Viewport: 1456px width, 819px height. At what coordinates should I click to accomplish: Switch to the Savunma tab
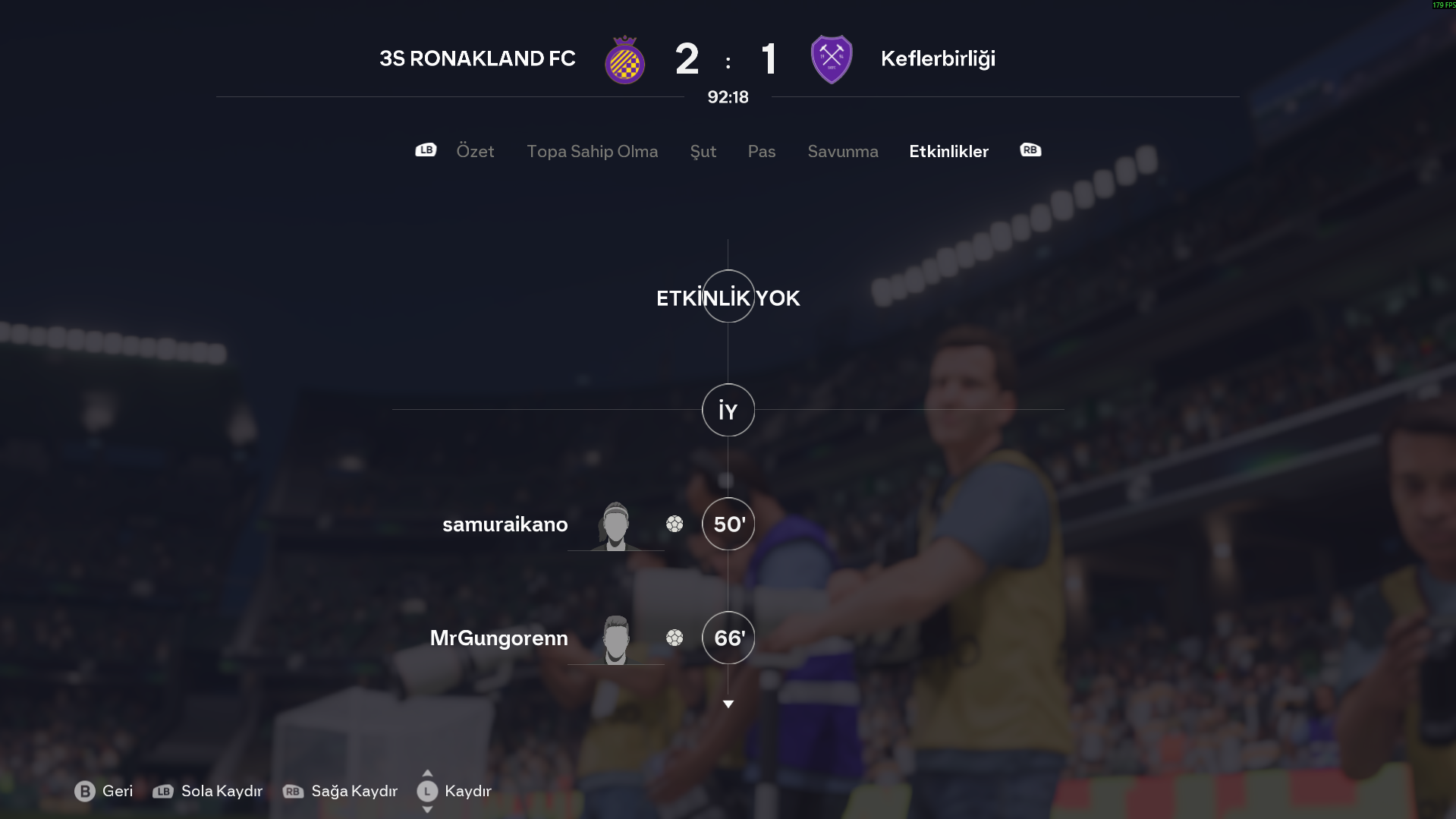[842, 151]
